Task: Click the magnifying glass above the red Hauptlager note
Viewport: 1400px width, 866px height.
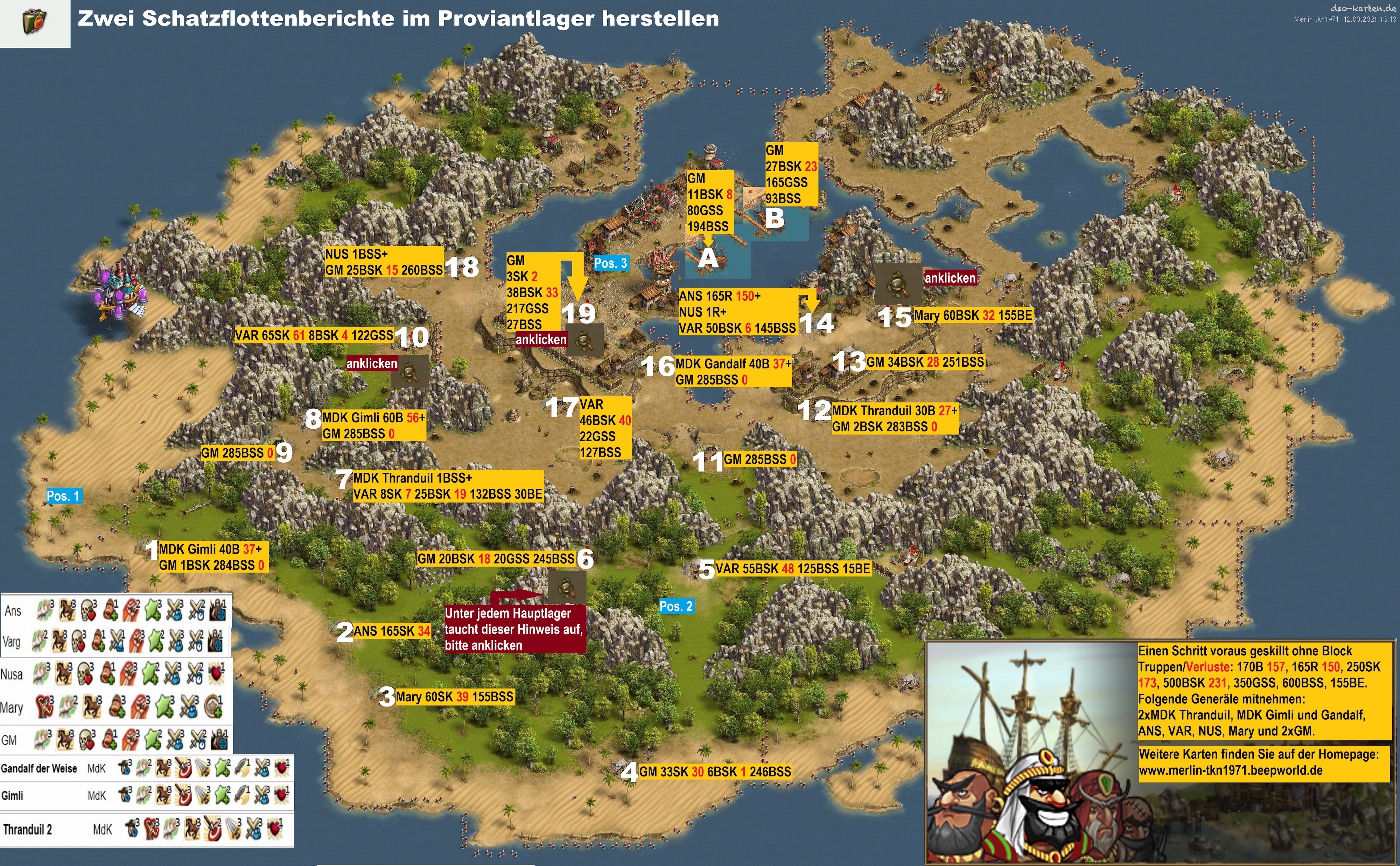Action: click(x=567, y=587)
